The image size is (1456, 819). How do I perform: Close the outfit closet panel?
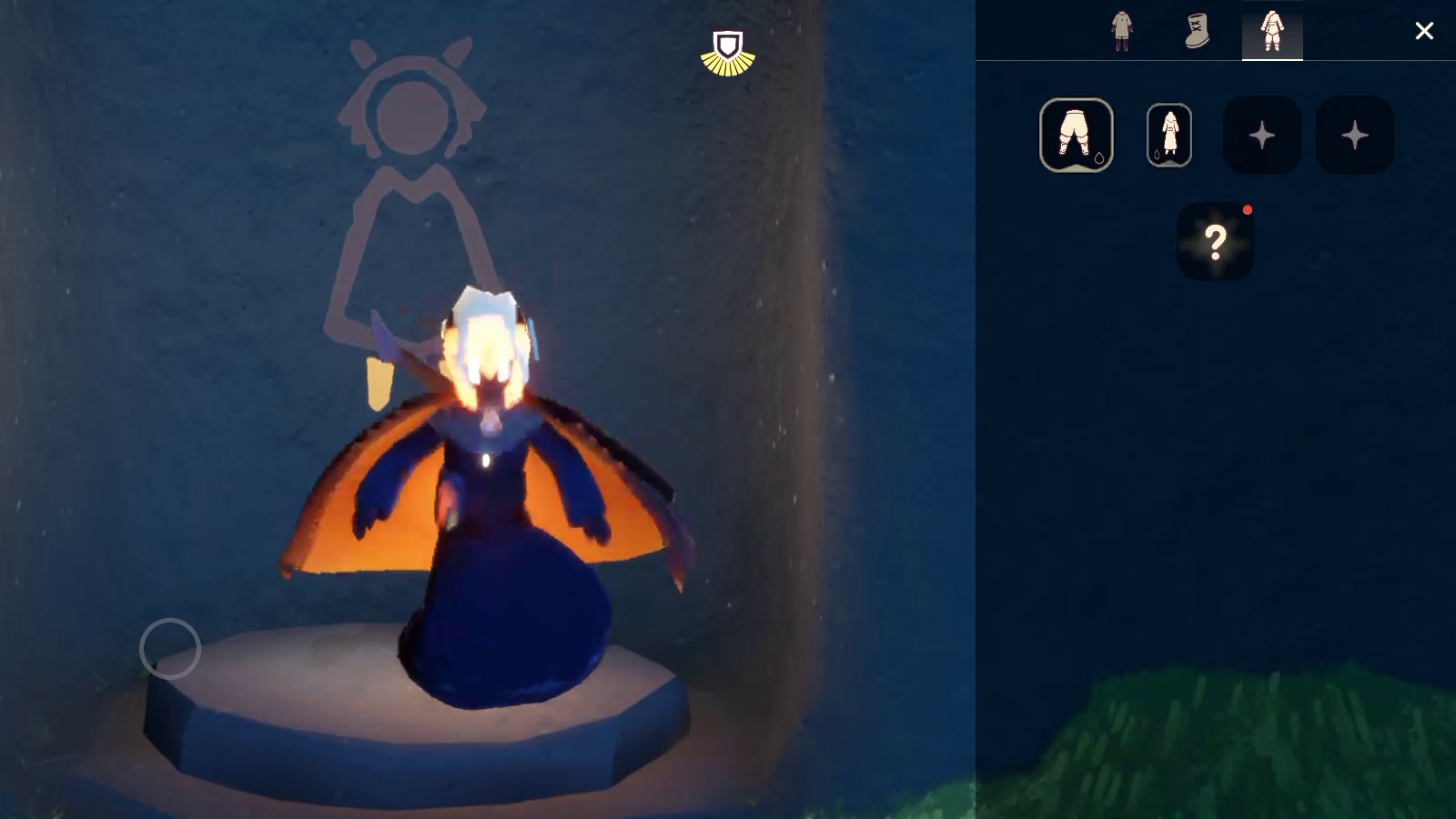coord(1424,31)
